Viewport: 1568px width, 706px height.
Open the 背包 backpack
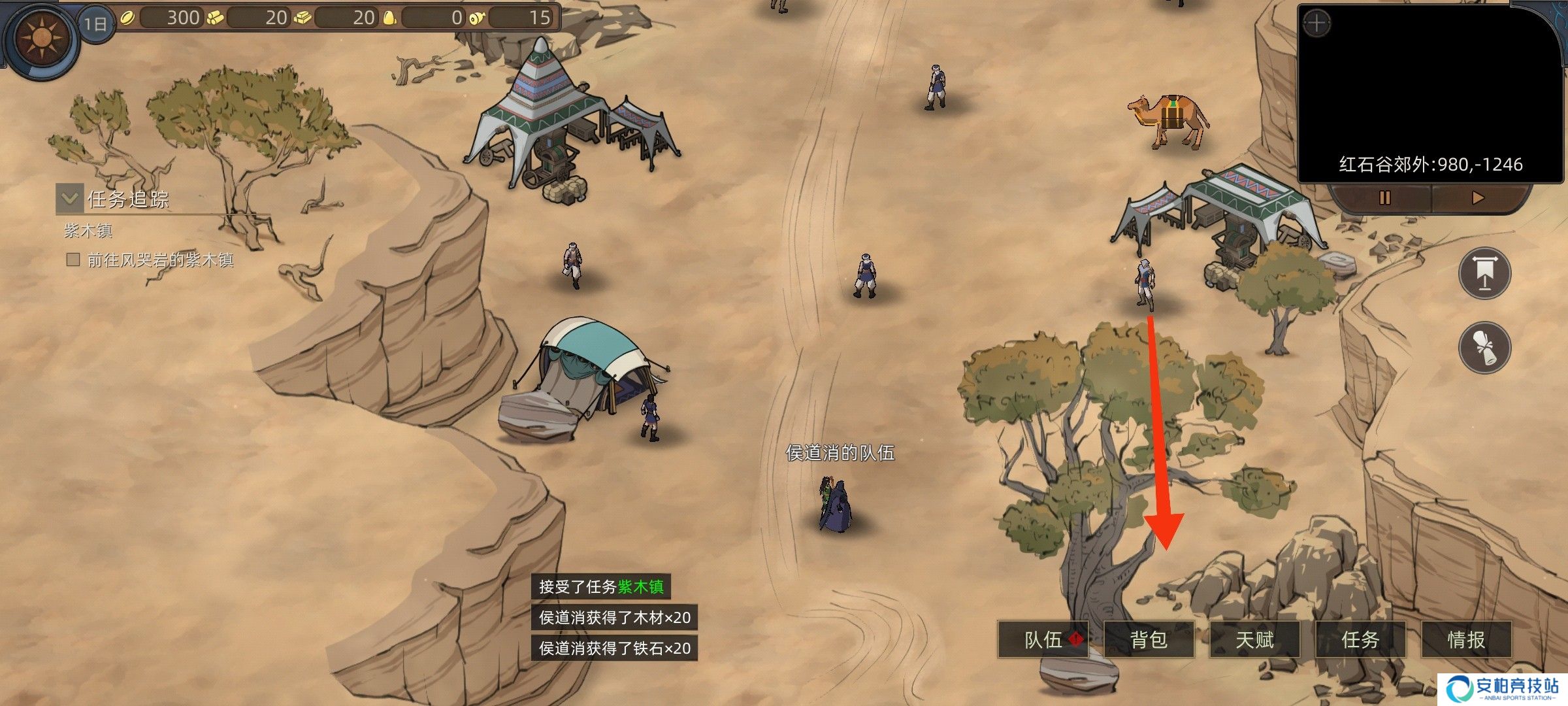click(x=1149, y=639)
